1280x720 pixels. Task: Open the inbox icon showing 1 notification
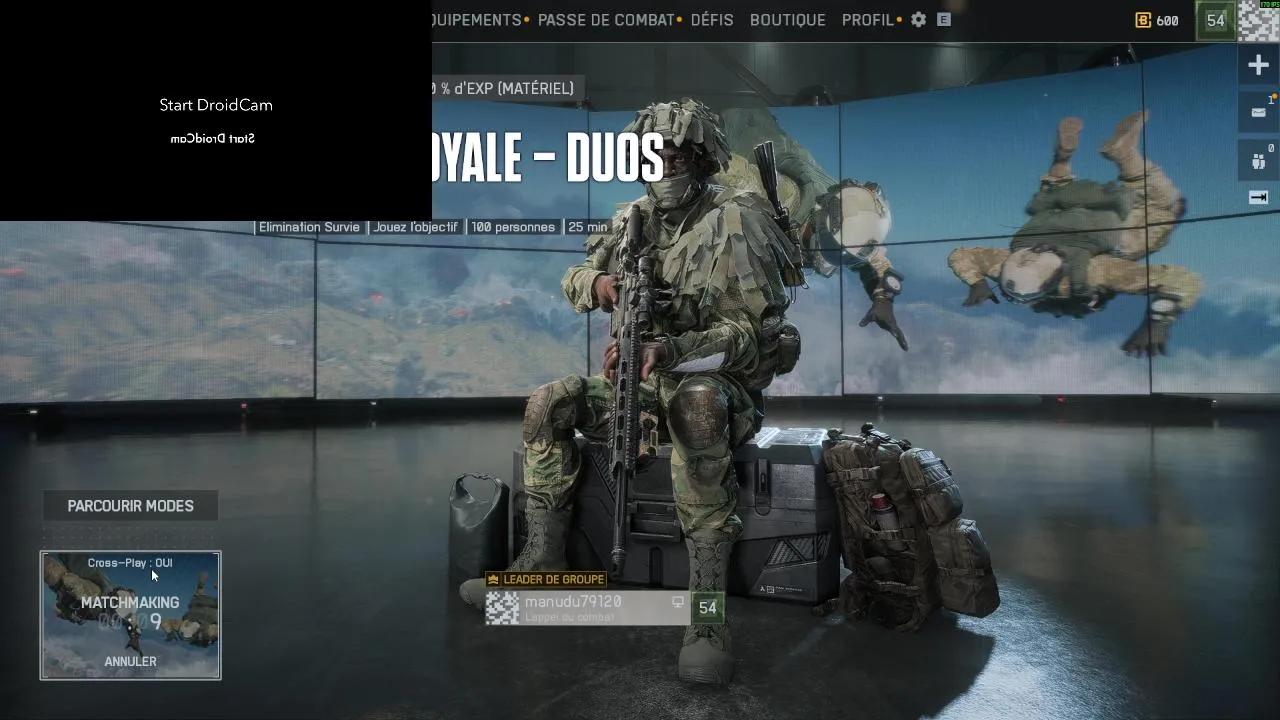(x=1257, y=112)
